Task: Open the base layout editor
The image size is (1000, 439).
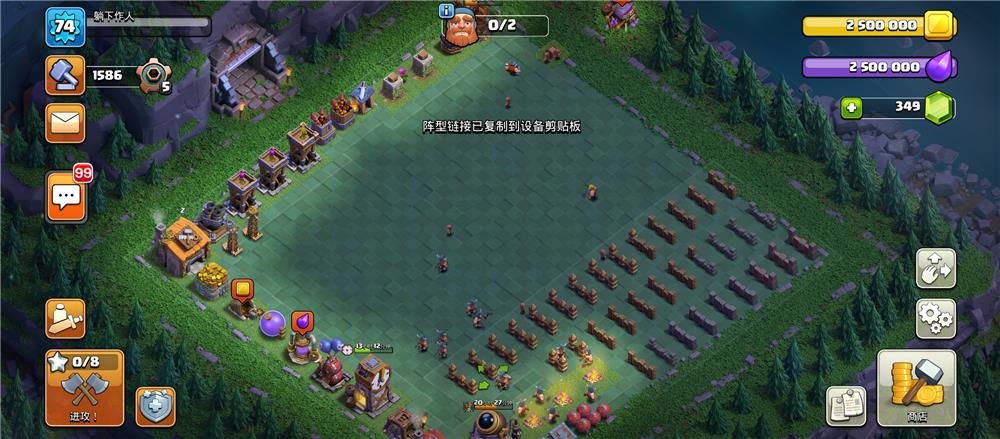Action: click(x=936, y=268)
